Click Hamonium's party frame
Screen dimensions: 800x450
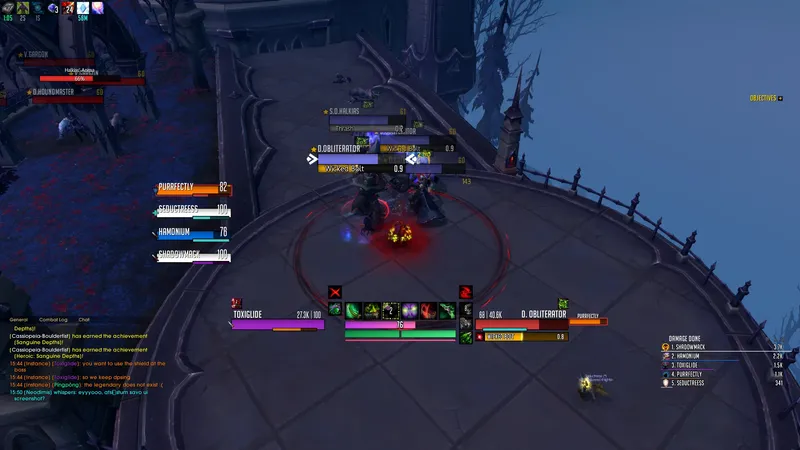point(194,234)
